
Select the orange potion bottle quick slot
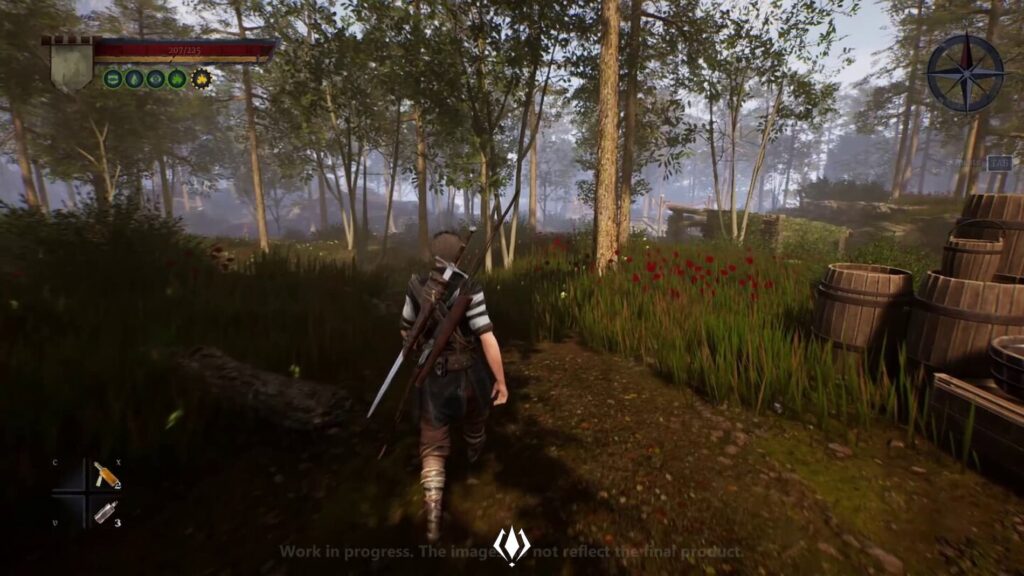click(105, 475)
